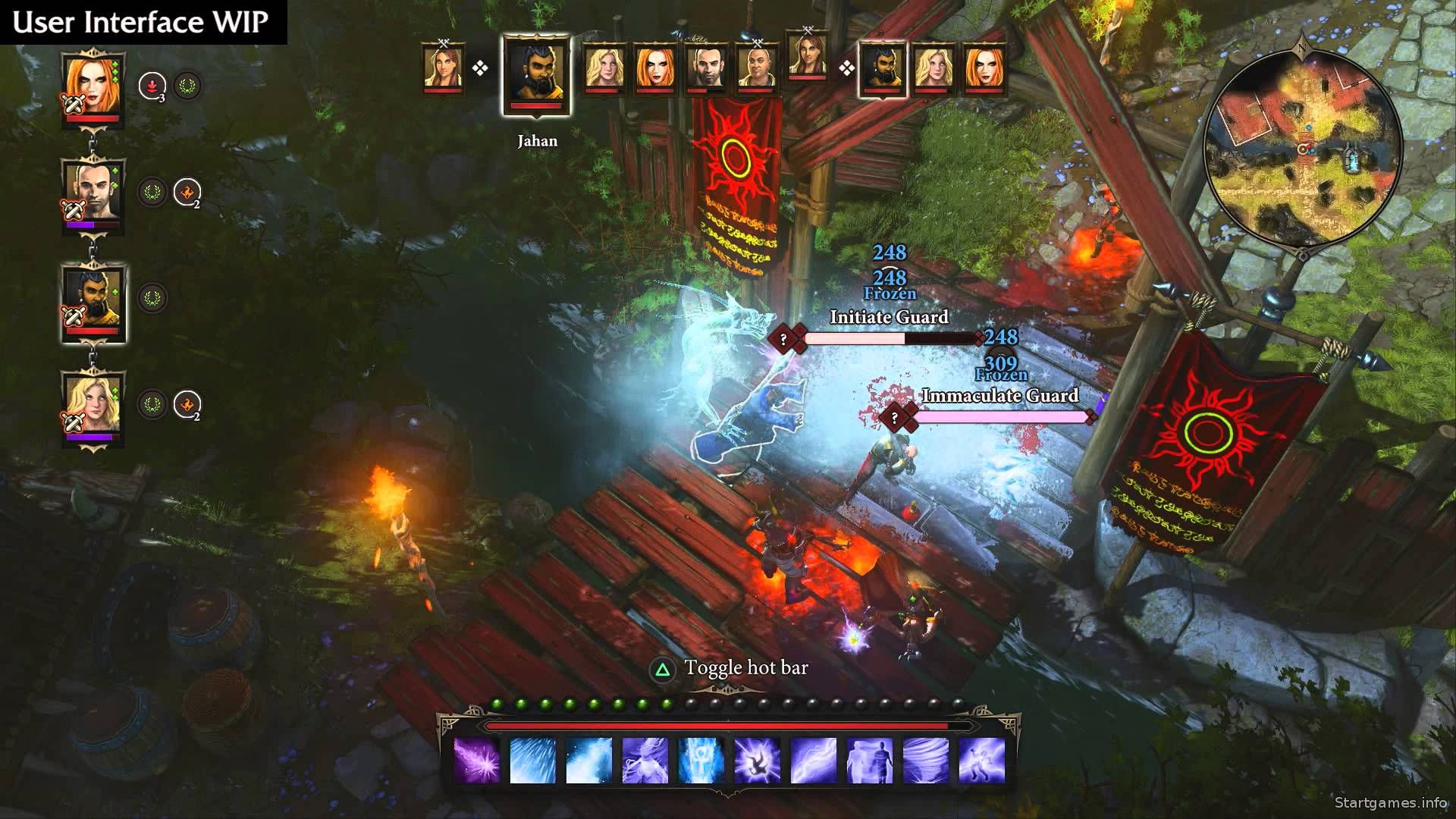The image size is (1456, 819).
Task: Select the Immaculate Guard's name bar
Action: coord(999,396)
